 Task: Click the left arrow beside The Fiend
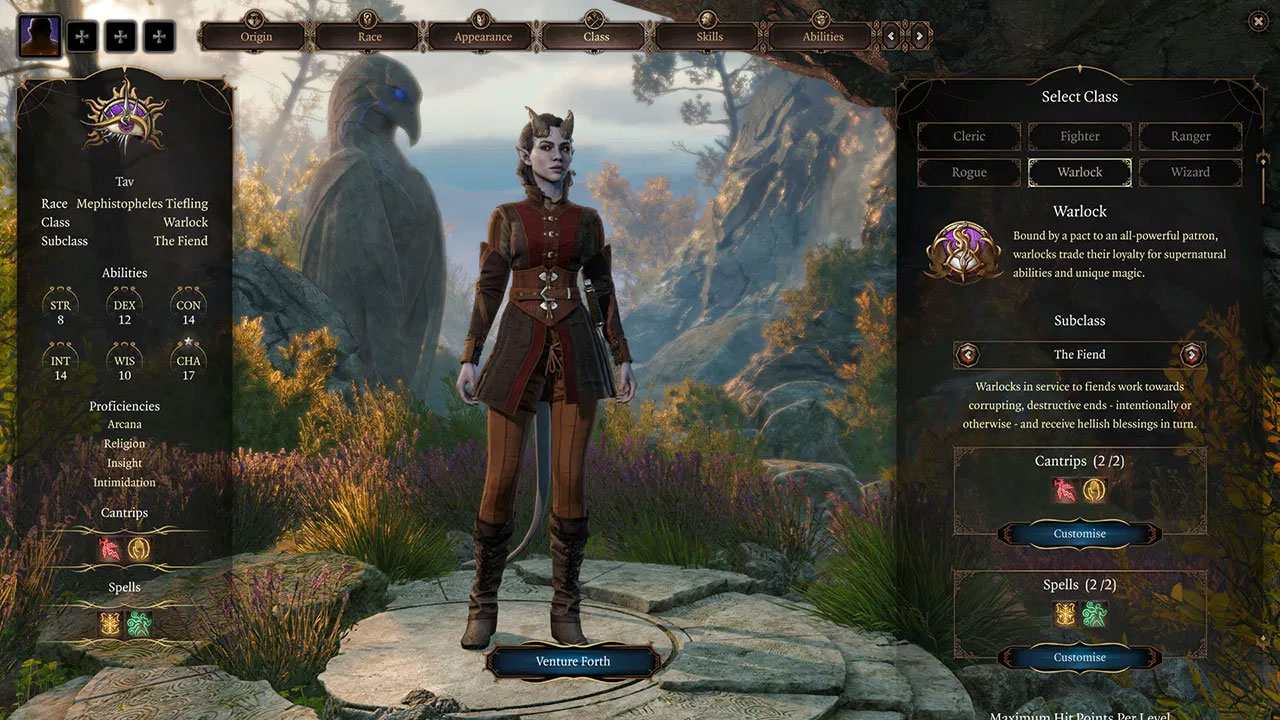click(x=968, y=354)
